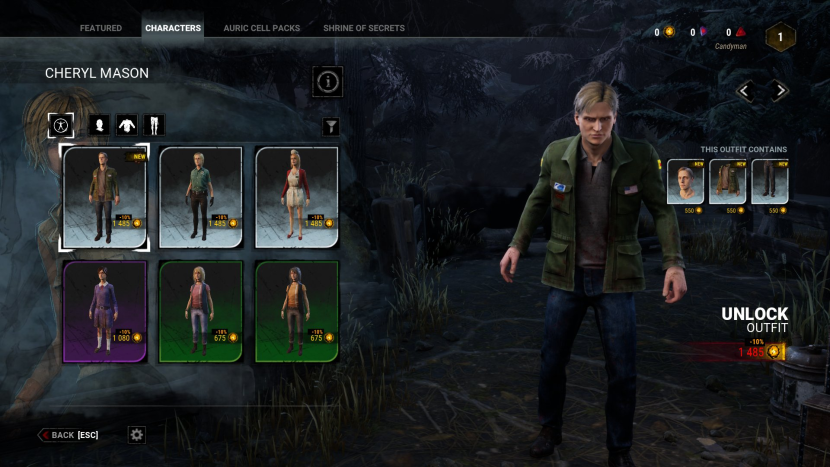Select the full outfit category filter
The image size is (830, 467).
[61, 125]
